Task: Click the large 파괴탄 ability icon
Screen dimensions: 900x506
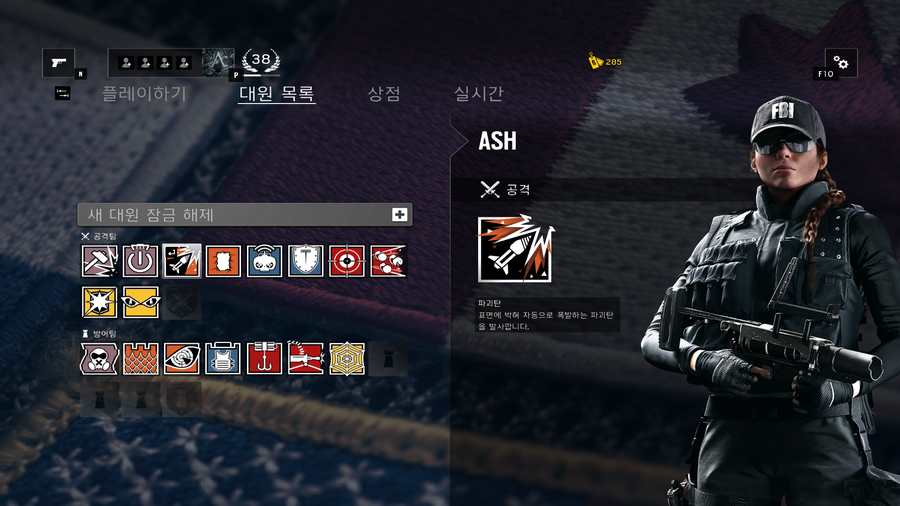Action: 515,250
